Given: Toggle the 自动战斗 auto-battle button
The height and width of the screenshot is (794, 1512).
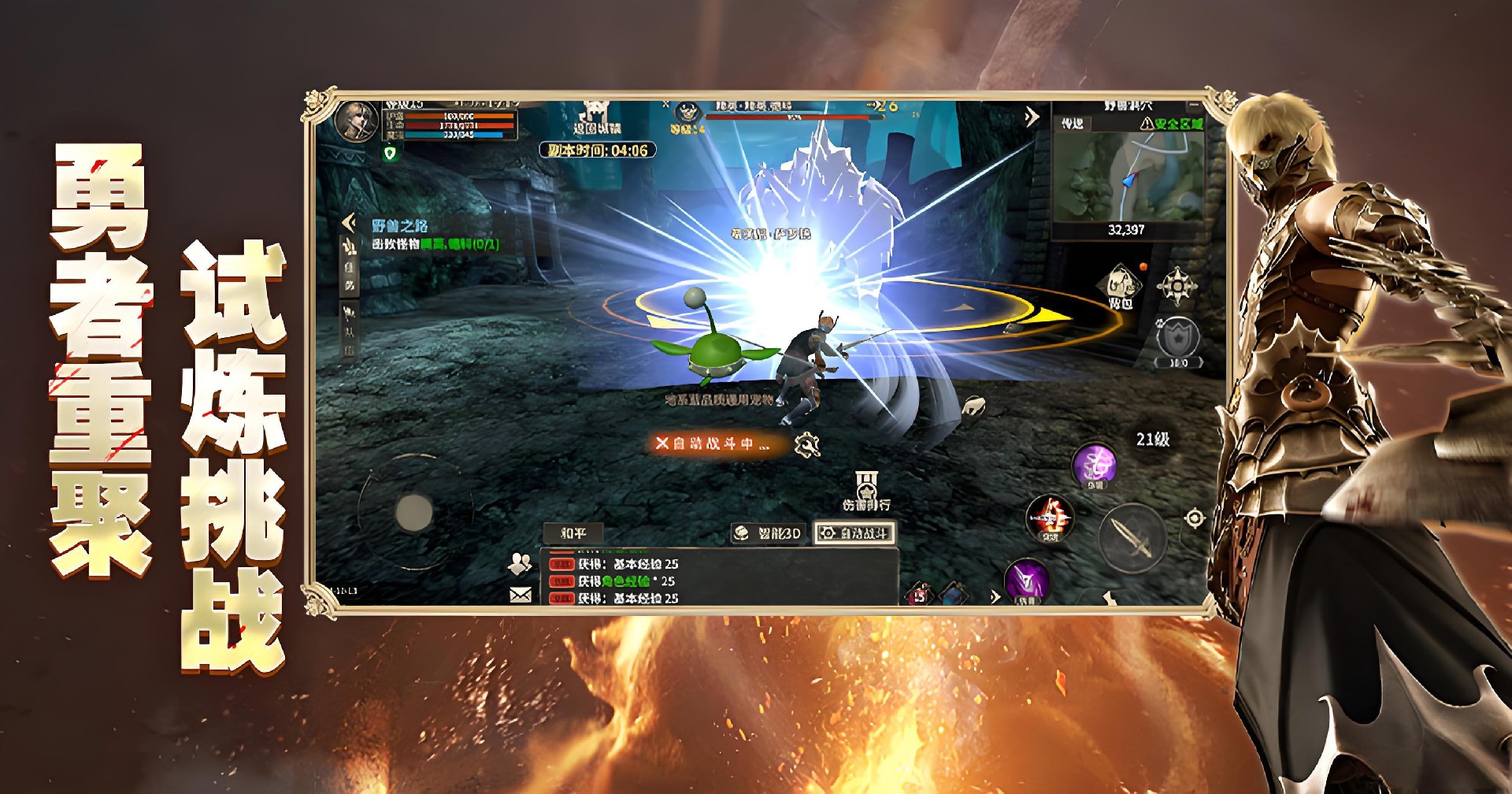Looking at the screenshot, I should coord(854,533).
